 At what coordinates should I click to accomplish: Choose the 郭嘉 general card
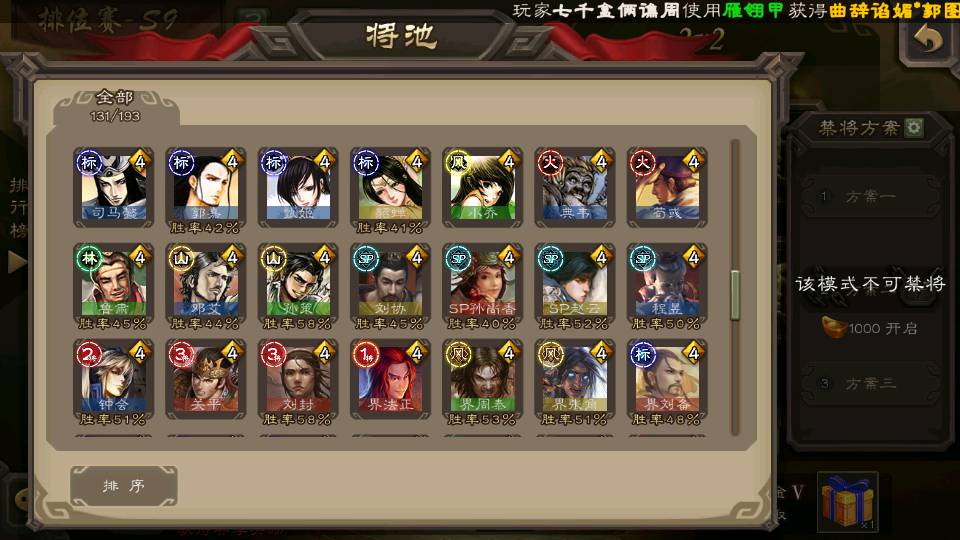[206, 186]
